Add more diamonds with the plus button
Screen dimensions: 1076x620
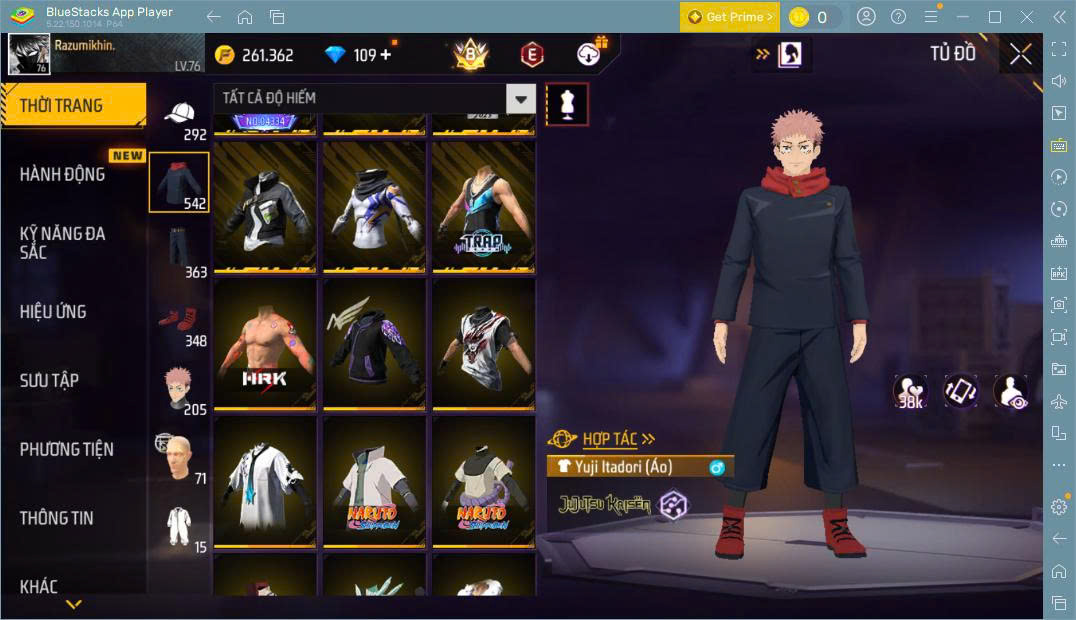pyautogui.click(x=386, y=55)
